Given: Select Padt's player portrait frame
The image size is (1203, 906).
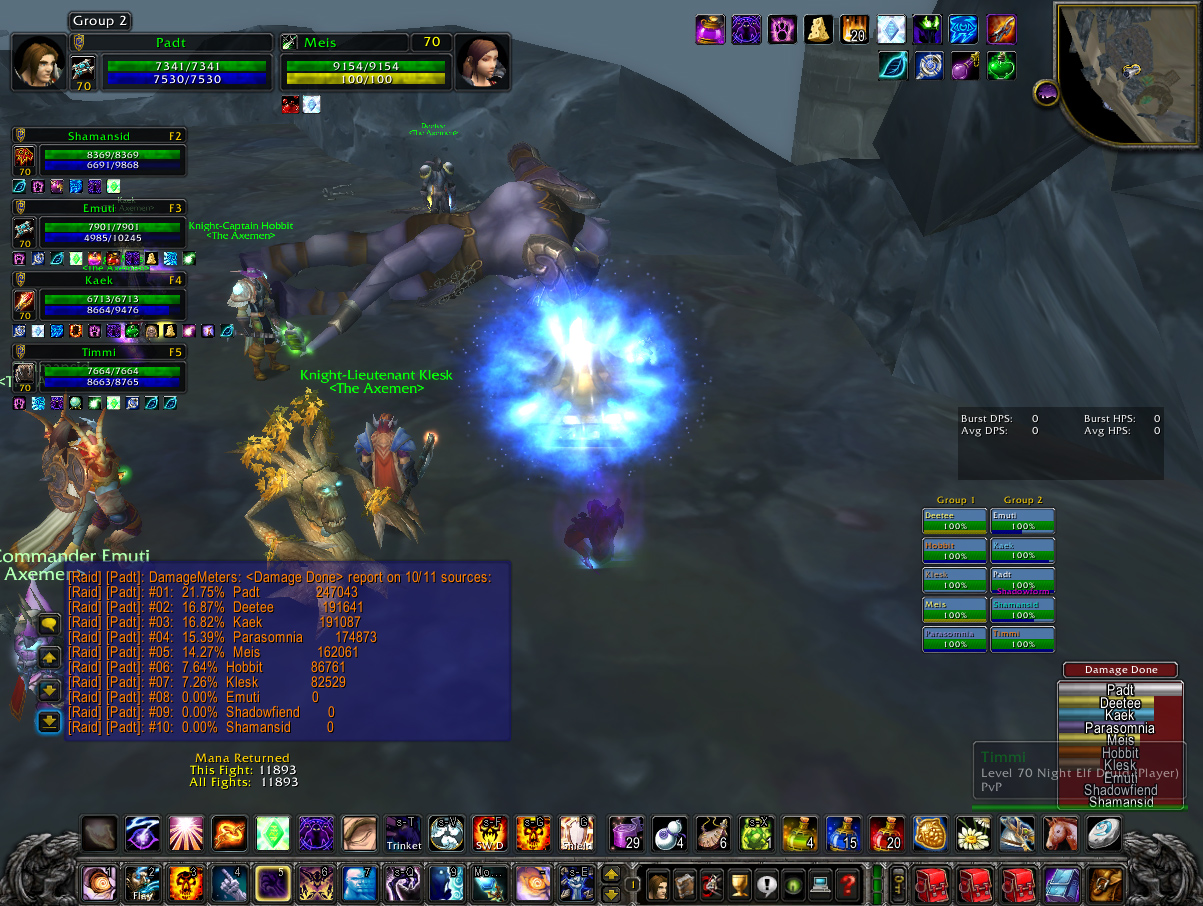Looking at the screenshot, I should click(x=40, y=62).
